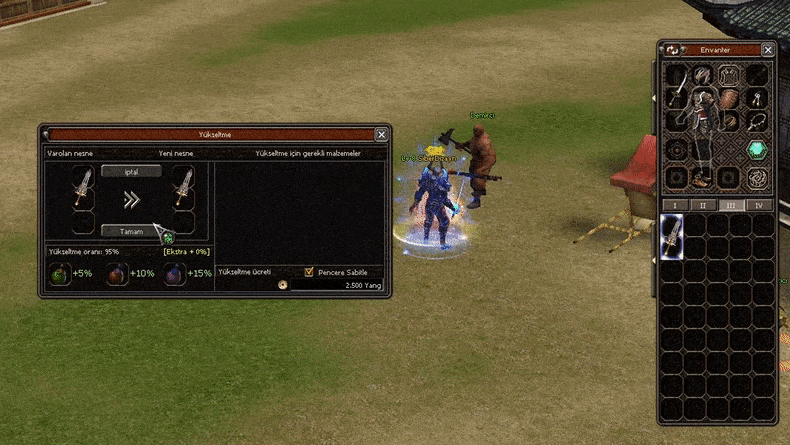Close the Envanter window
The height and width of the screenshot is (445, 790).
point(768,49)
